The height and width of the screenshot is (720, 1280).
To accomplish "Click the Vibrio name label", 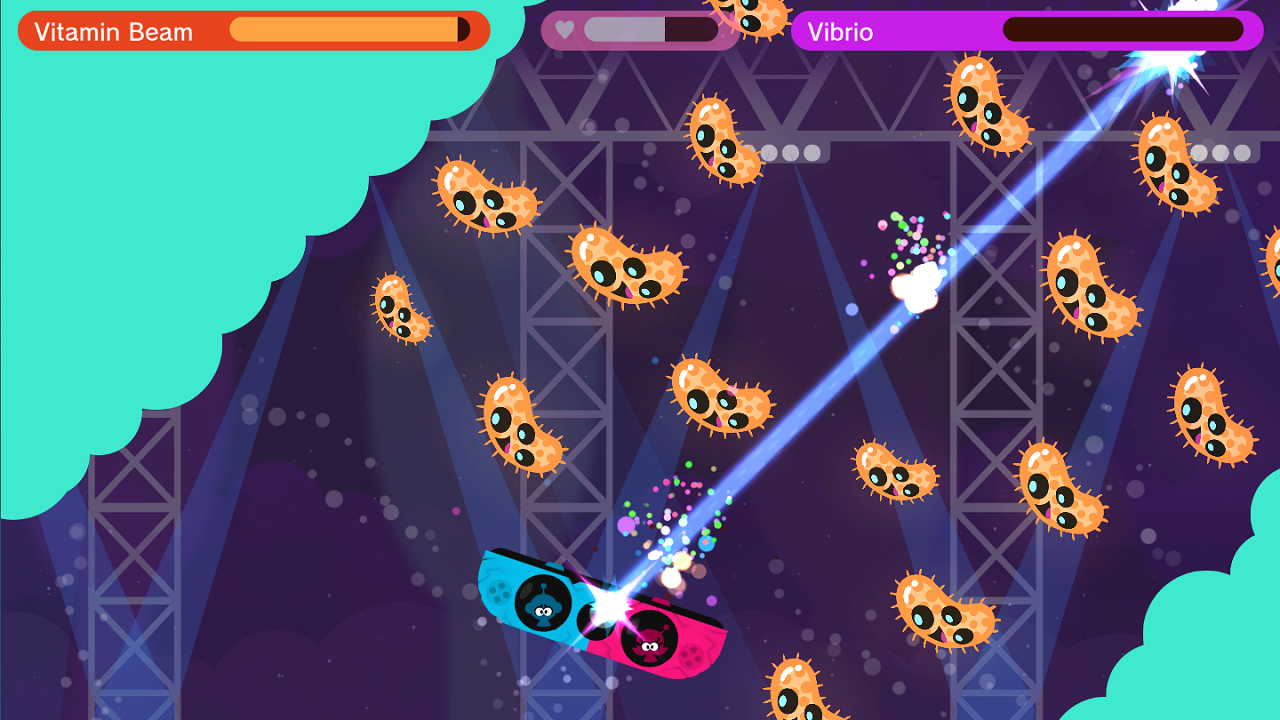I will click(843, 31).
